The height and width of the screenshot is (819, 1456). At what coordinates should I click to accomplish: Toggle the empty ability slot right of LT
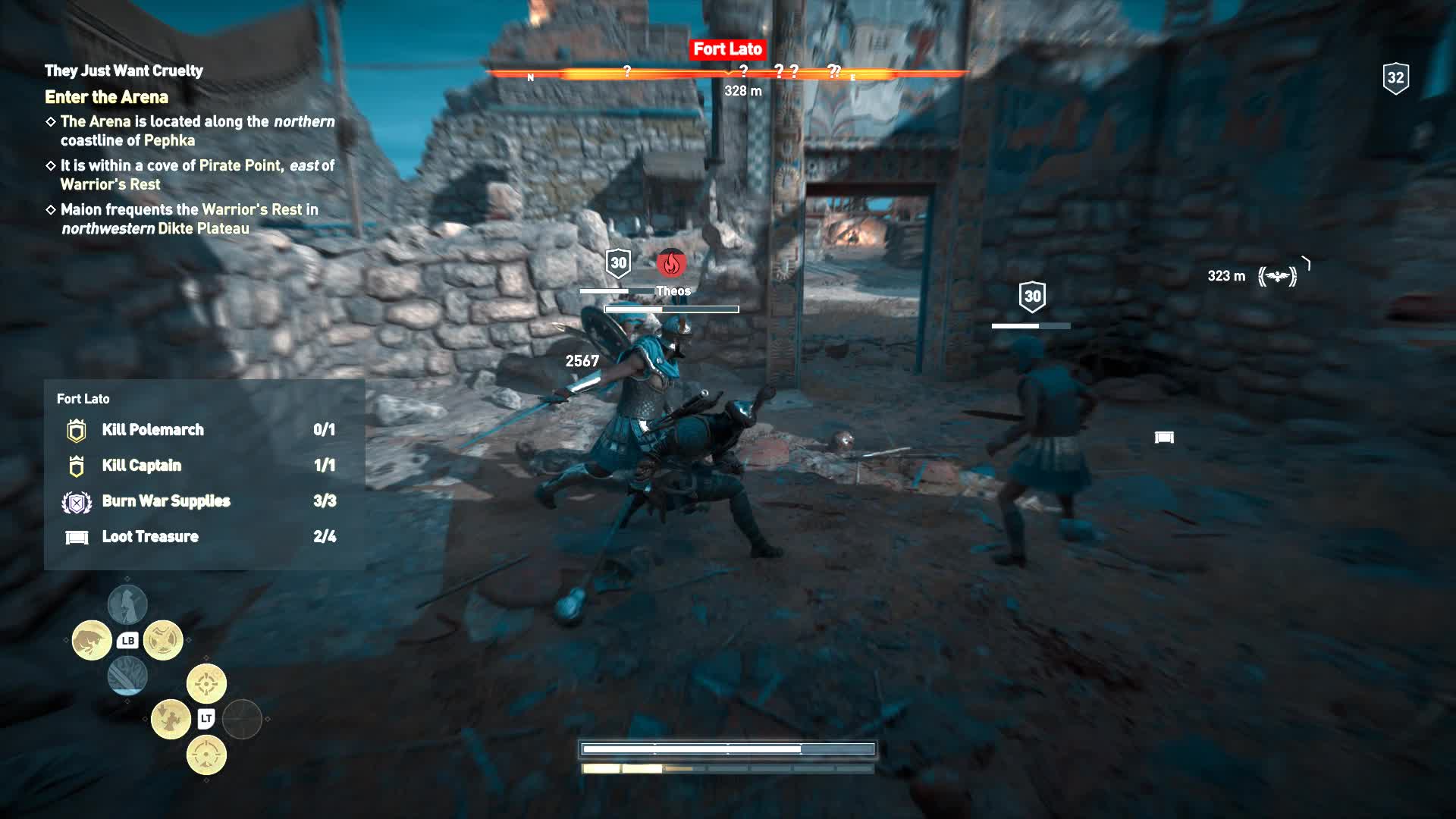pyautogui.click(x=241, y=720)
